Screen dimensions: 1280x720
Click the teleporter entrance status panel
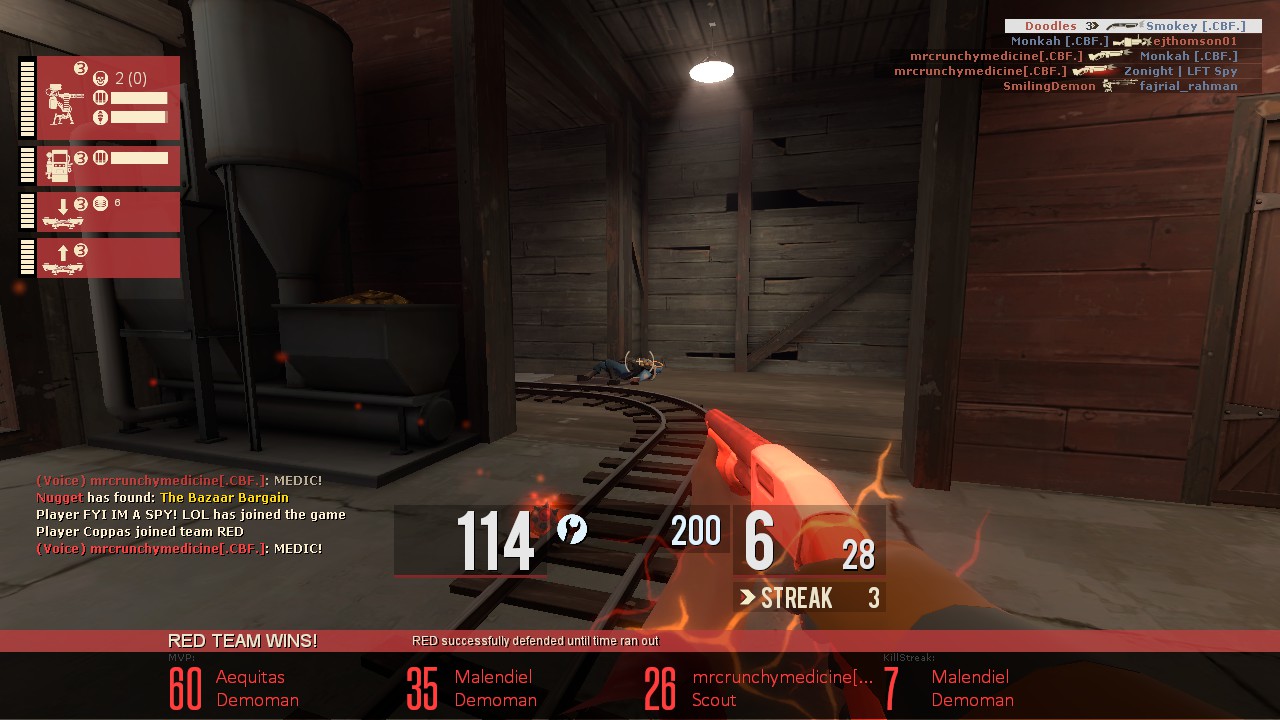click(108, 212)
